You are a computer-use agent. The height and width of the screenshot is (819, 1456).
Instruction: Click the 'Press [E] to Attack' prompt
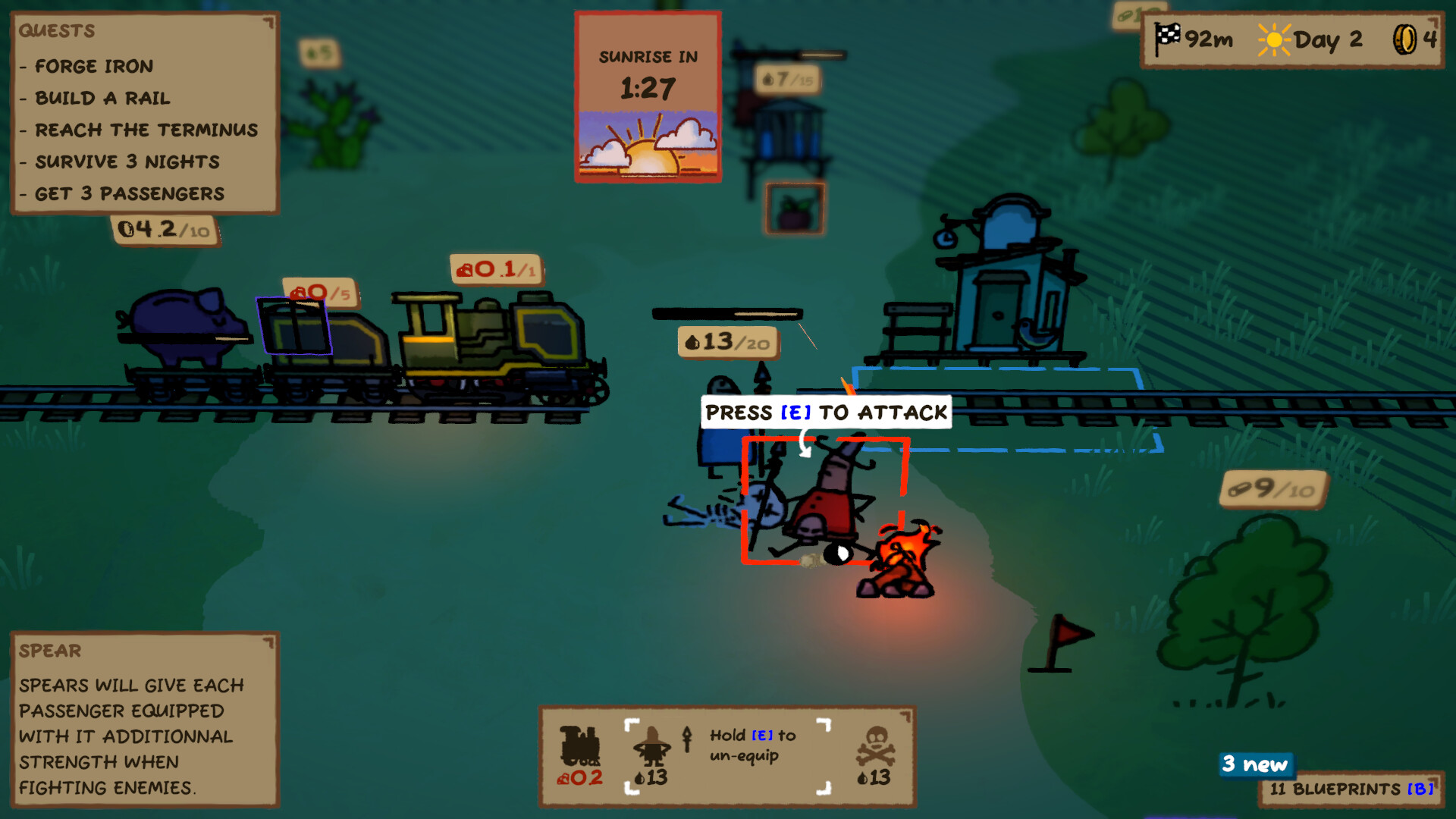(825, 413)
